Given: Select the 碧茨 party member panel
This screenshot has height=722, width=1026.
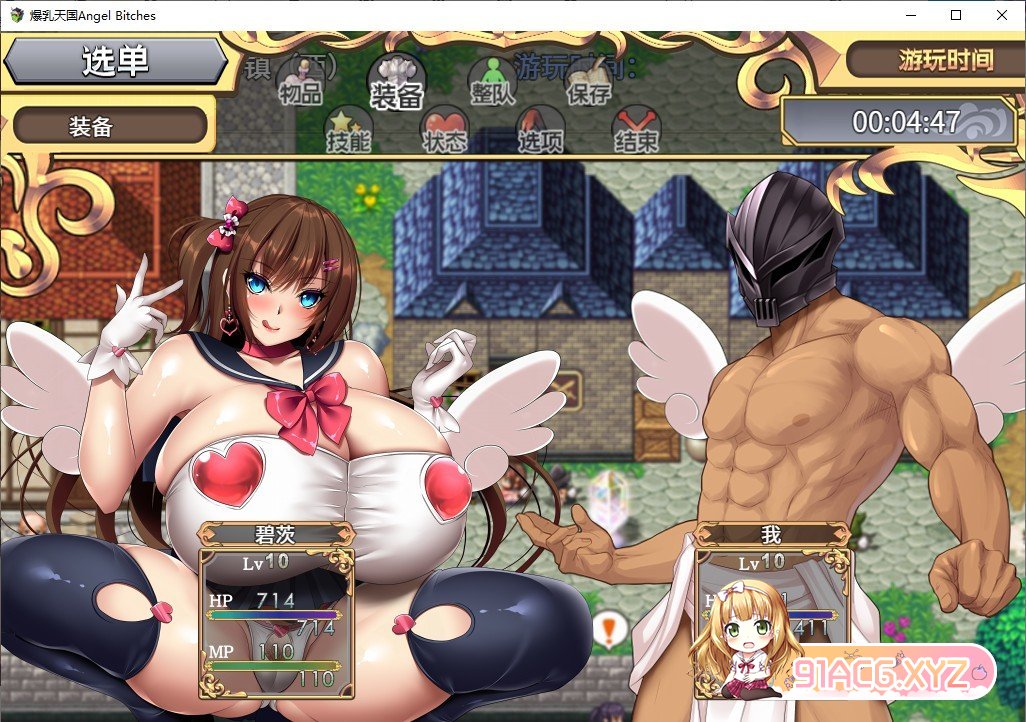Looking at the screenshot, I should click(x=277, y=610).
